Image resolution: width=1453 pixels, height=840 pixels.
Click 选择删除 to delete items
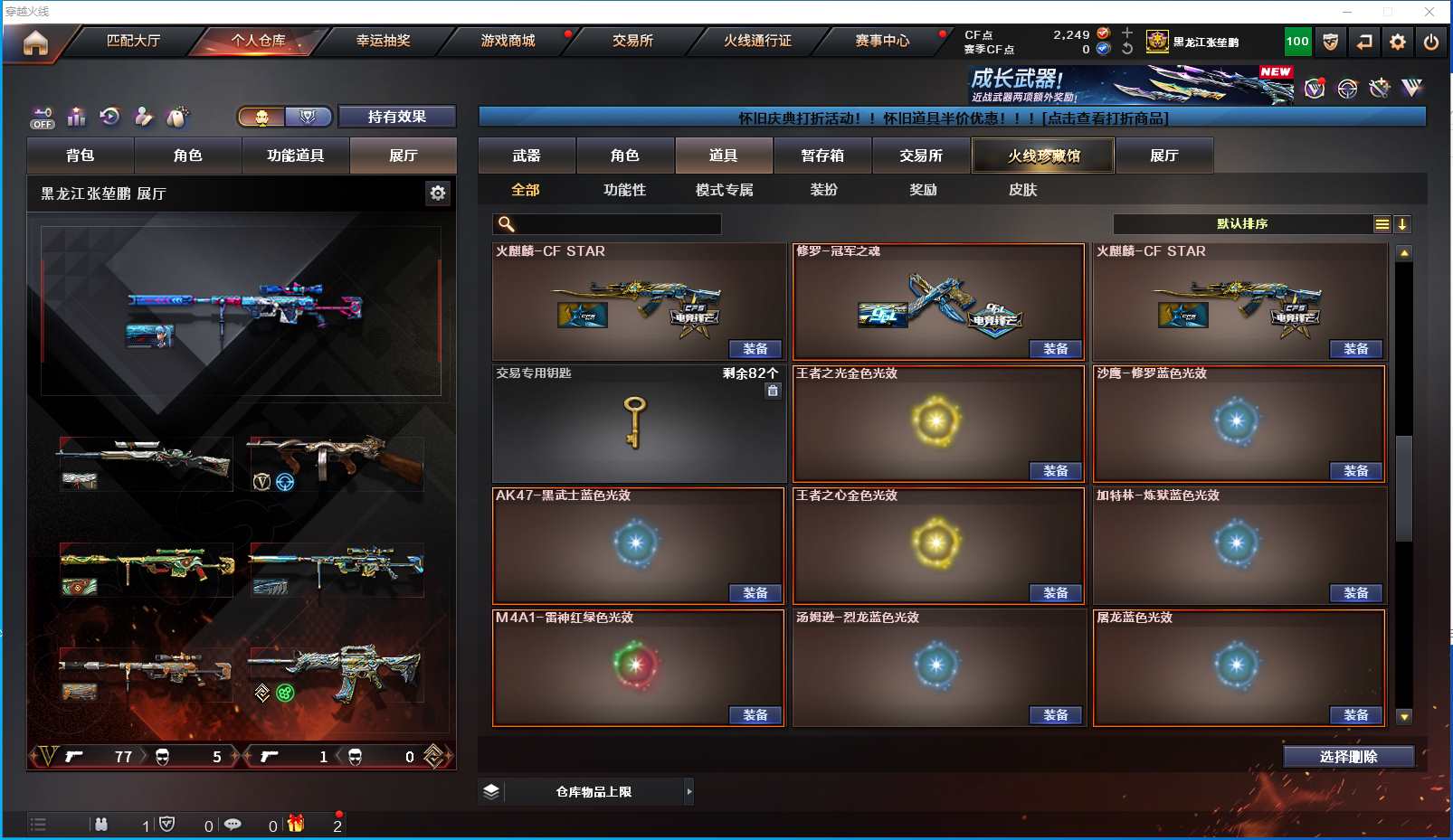tap(1348, 757)
